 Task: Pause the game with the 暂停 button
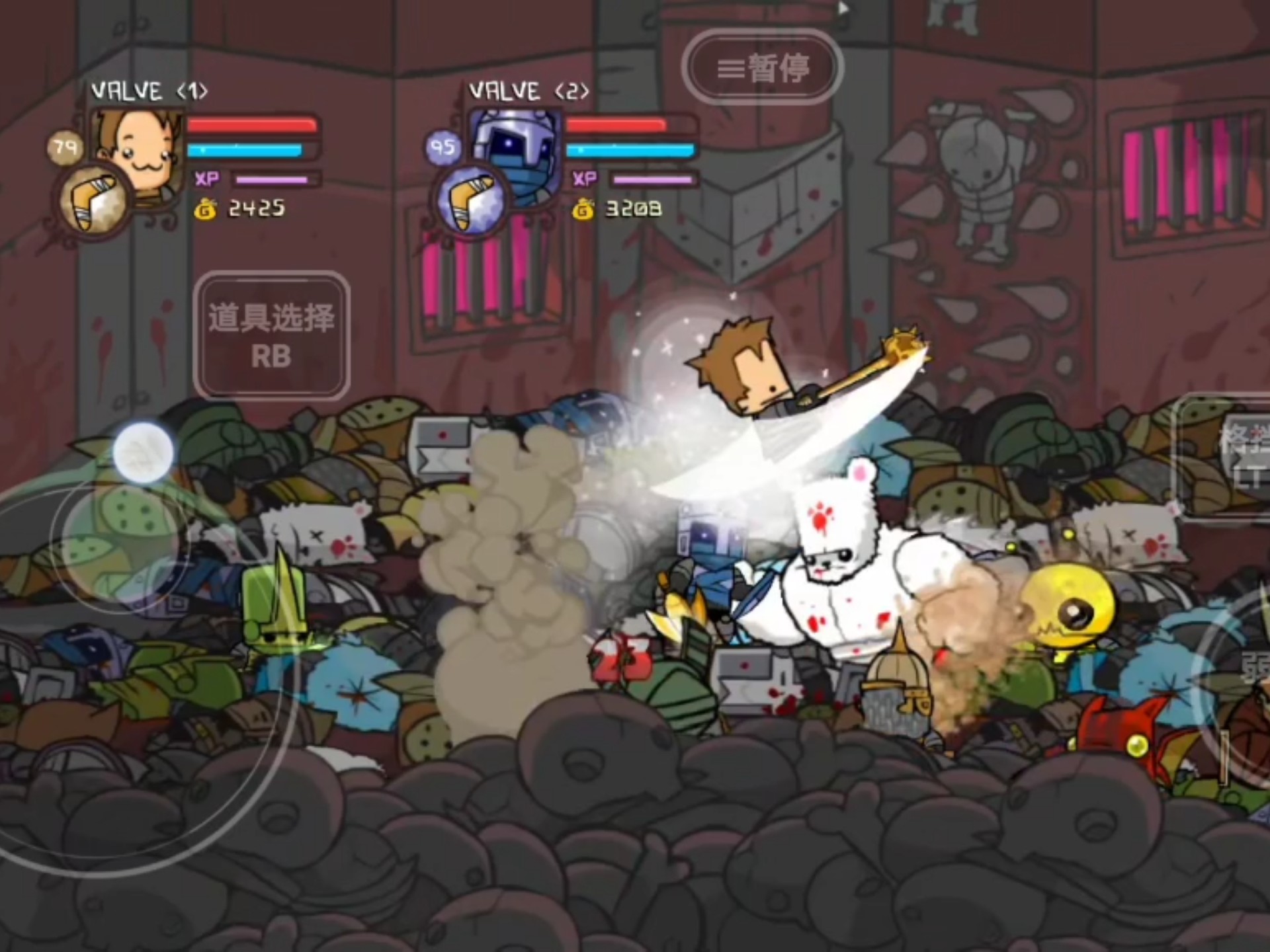tap(762, 67)
